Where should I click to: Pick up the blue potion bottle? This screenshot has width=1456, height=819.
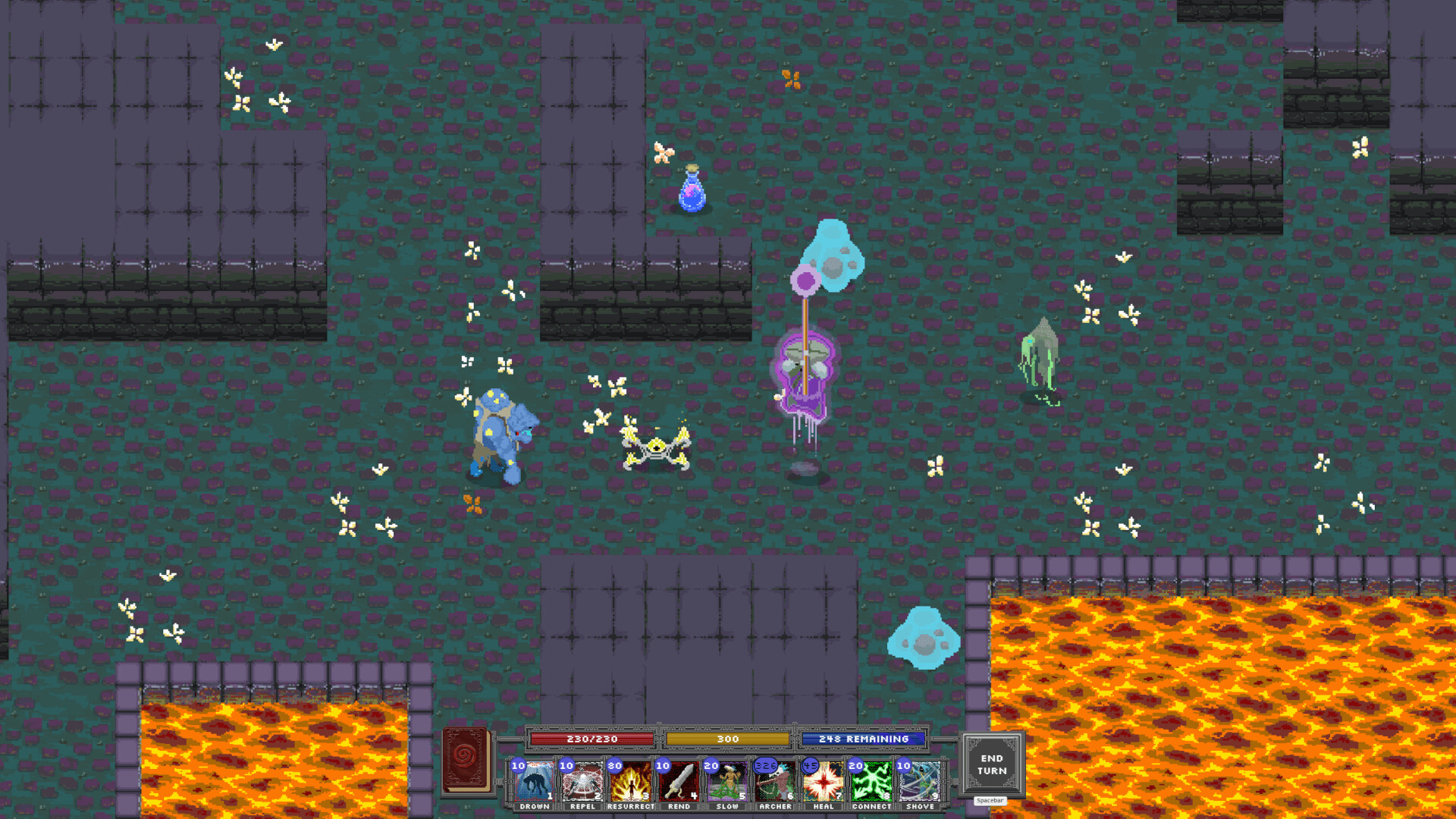(x=692, y=193)
